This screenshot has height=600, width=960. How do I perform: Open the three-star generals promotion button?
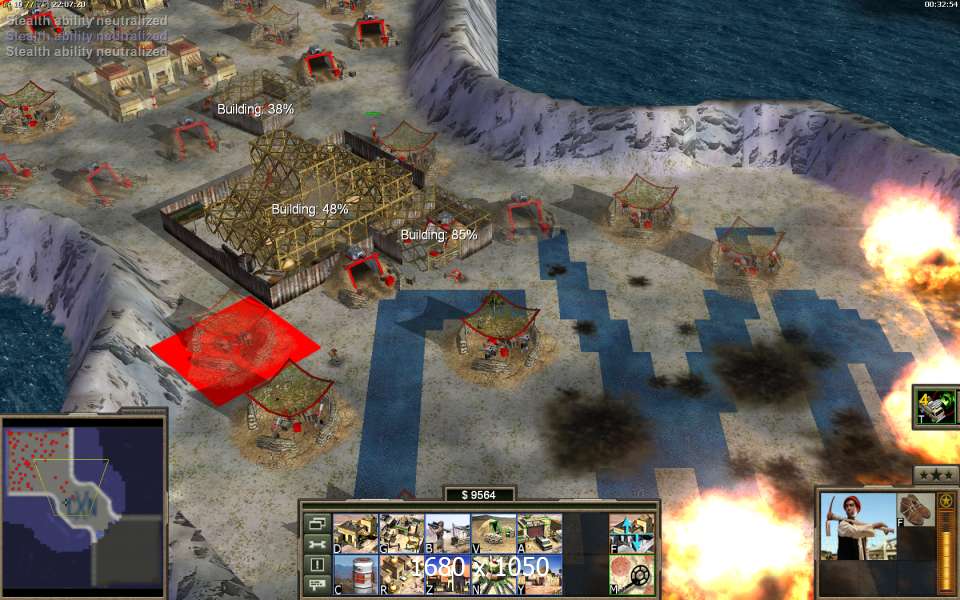(936, 474)
